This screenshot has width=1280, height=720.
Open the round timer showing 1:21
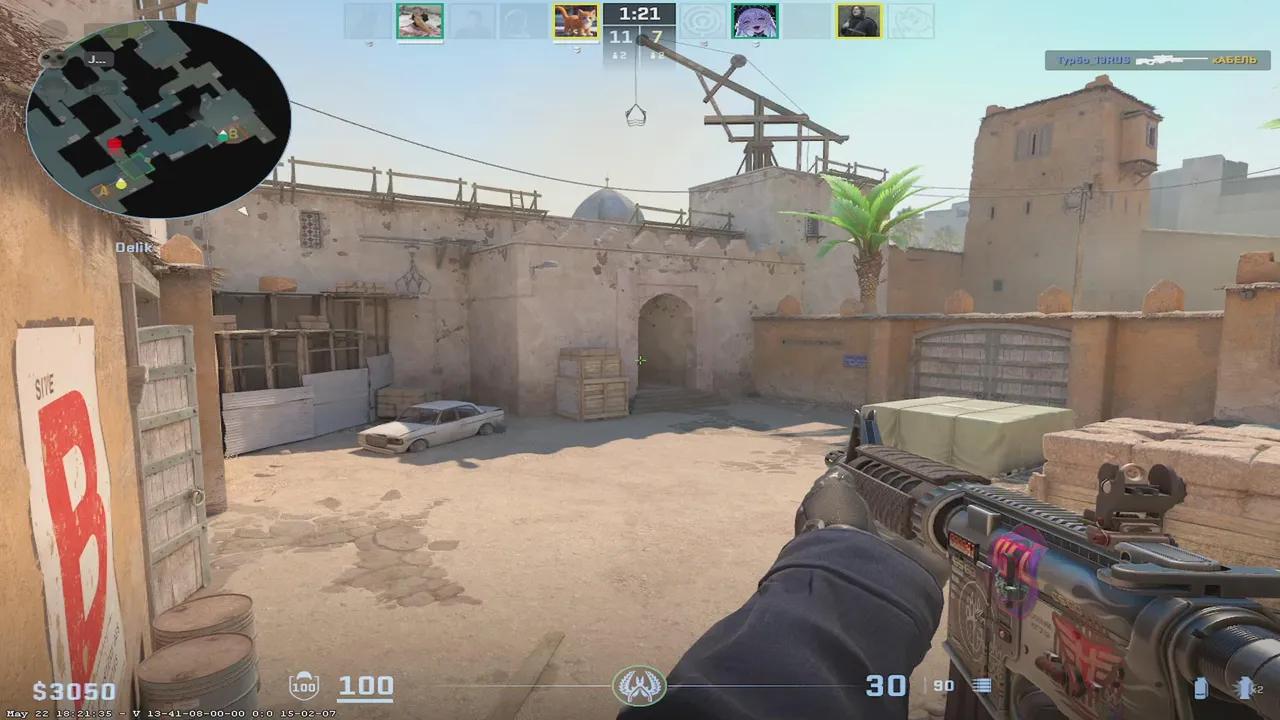click(x=639, y=13)
